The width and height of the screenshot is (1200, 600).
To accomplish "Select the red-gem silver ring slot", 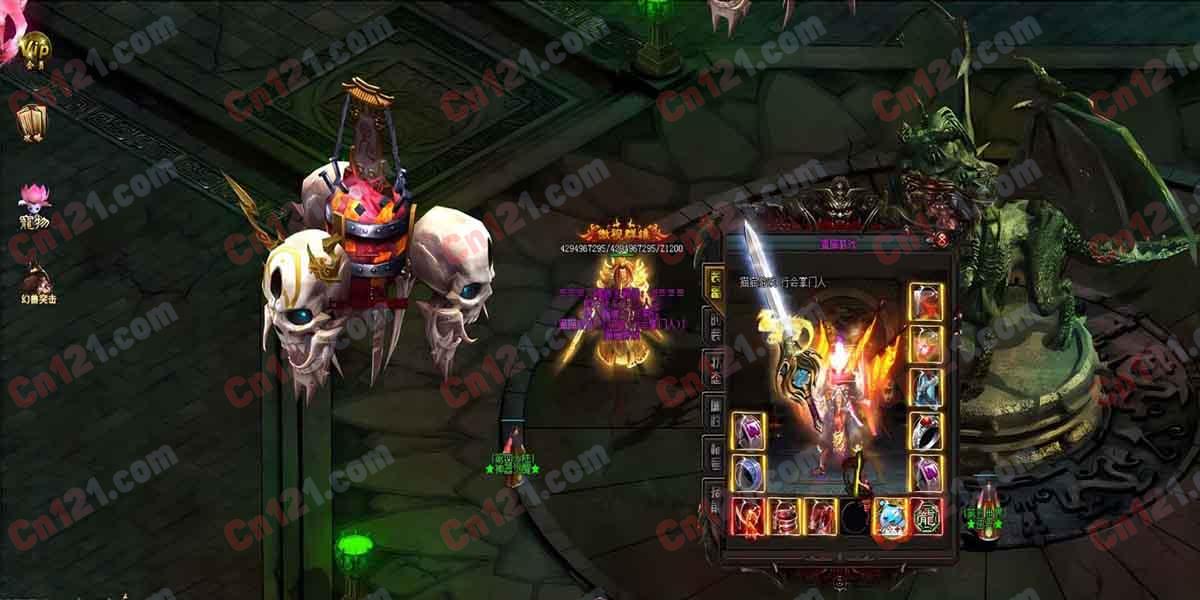I will tap(925, 430).
